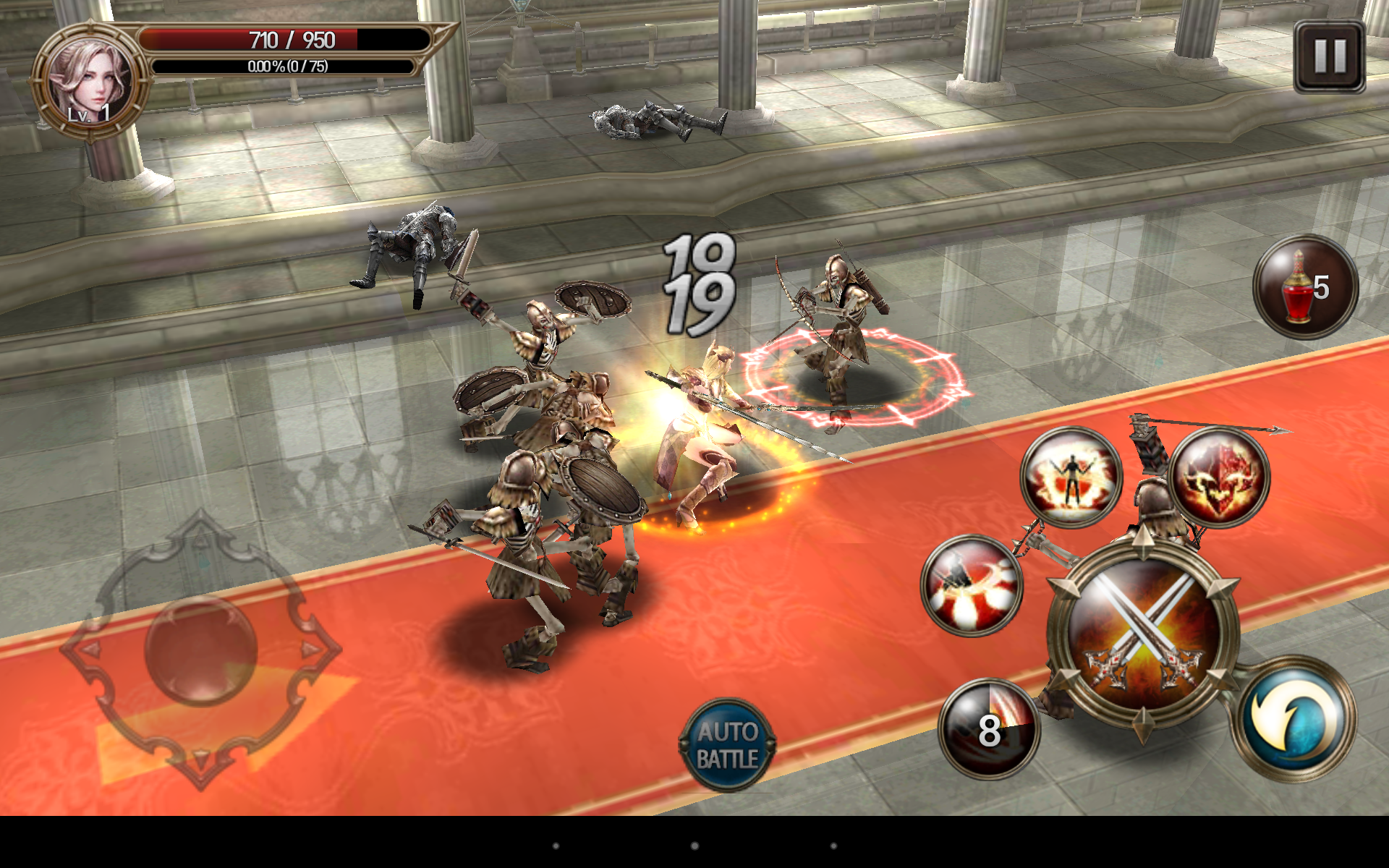Toggle the Auto Battle button
Screen dimensions: 1389x868
pos(727,745)
